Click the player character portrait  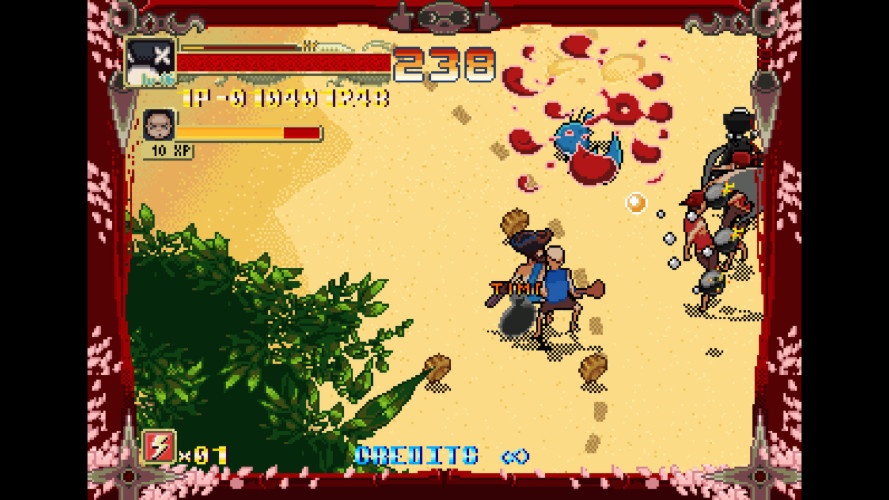coord(150,62)
